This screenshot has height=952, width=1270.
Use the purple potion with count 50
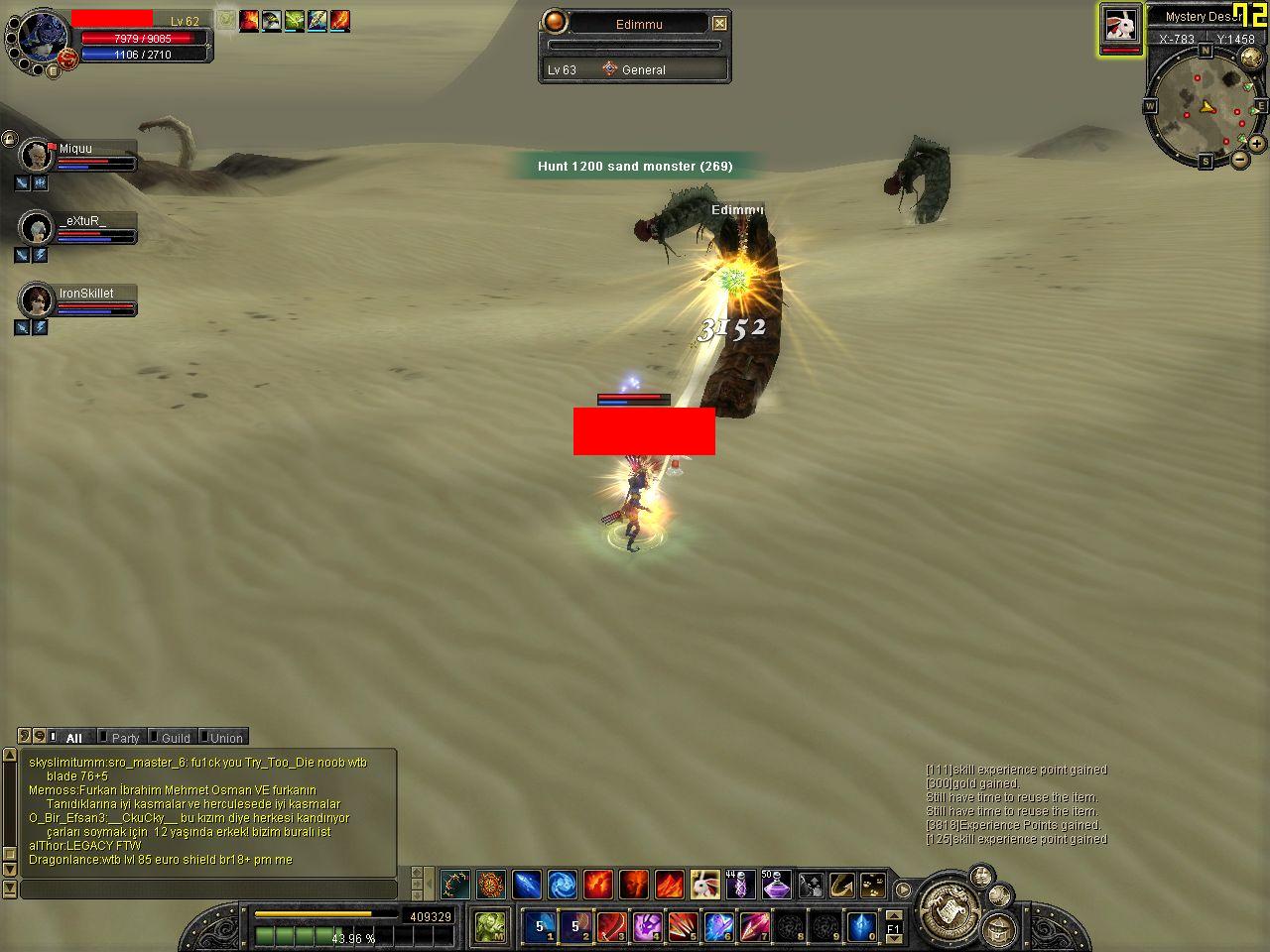775,884
